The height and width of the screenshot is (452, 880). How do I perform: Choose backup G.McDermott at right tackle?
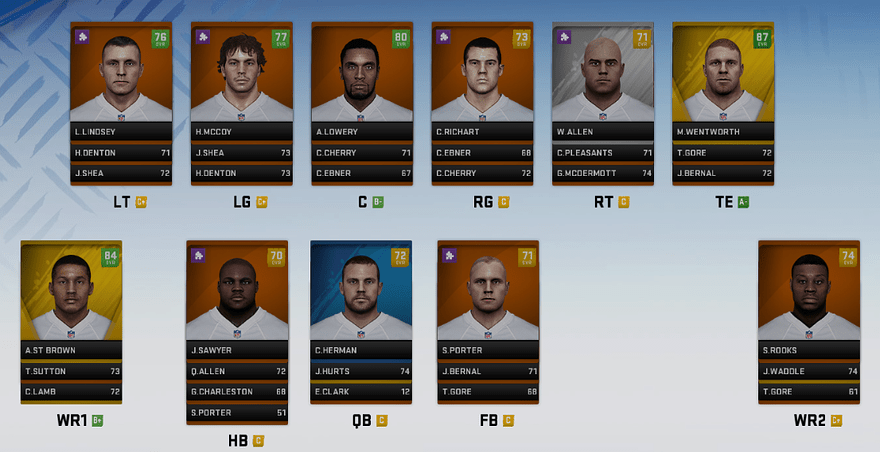(602, 173)
